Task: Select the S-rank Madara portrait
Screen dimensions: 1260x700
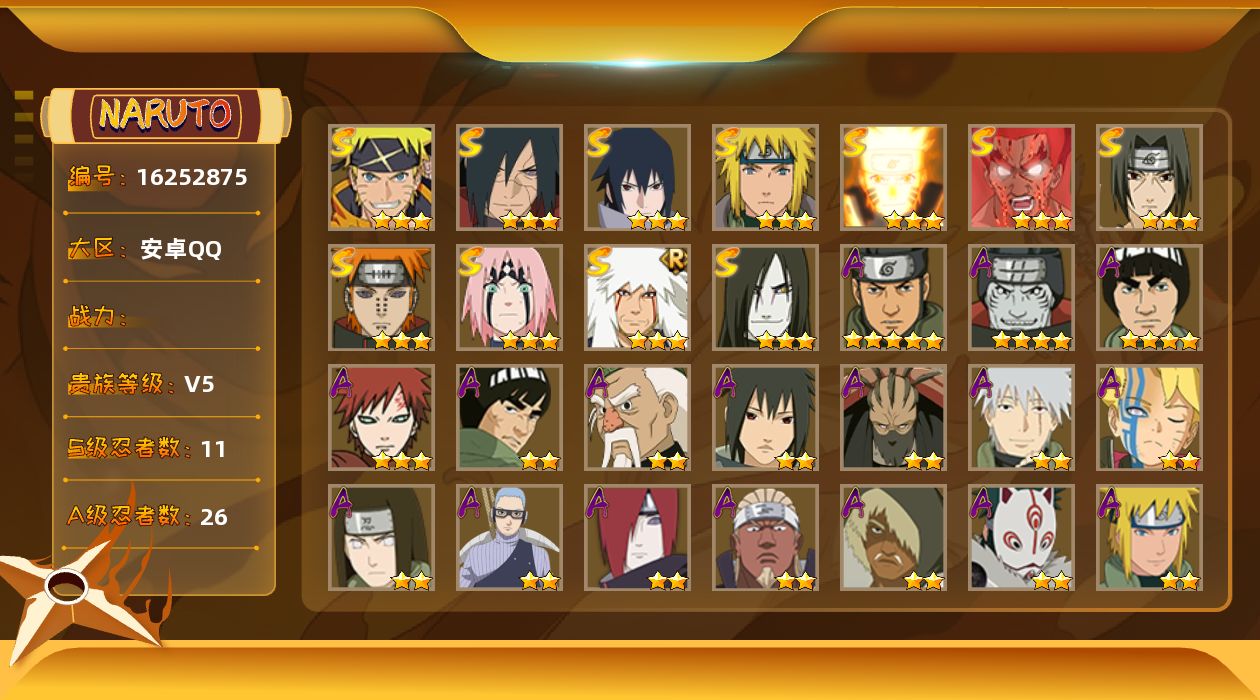Action: [509, 177]
